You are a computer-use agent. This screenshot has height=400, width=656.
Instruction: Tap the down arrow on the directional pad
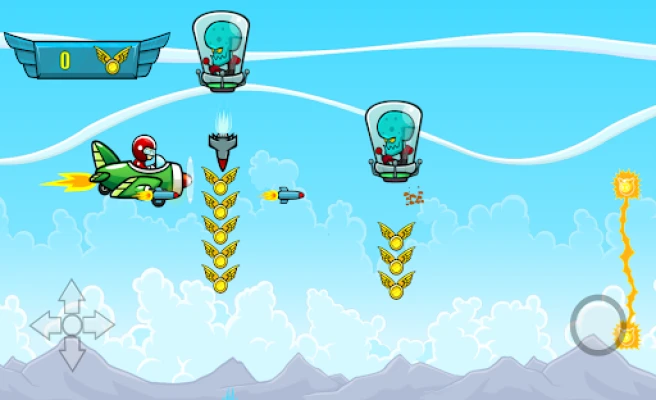(x=72, y=355)
